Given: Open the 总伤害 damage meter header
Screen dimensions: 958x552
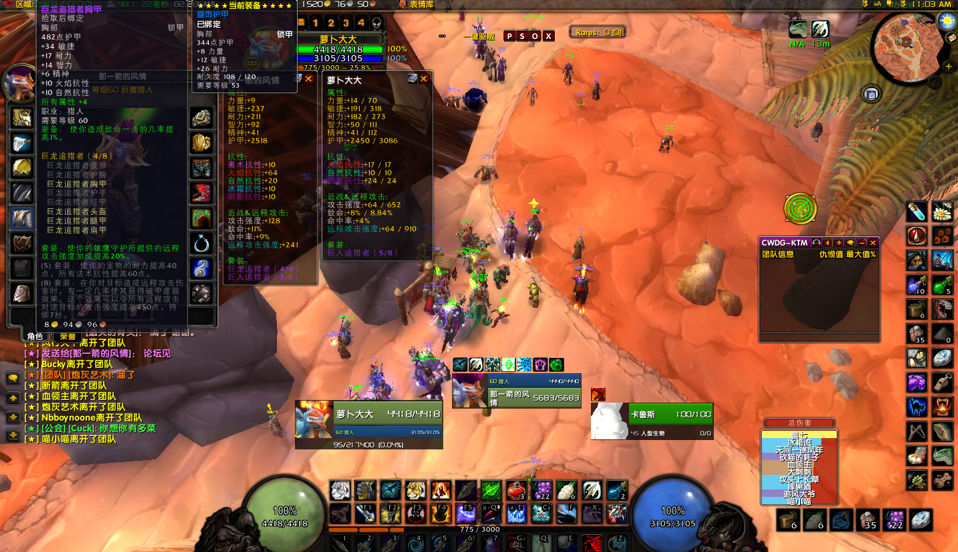Looking at the screenshot, I should coord(800,424).
